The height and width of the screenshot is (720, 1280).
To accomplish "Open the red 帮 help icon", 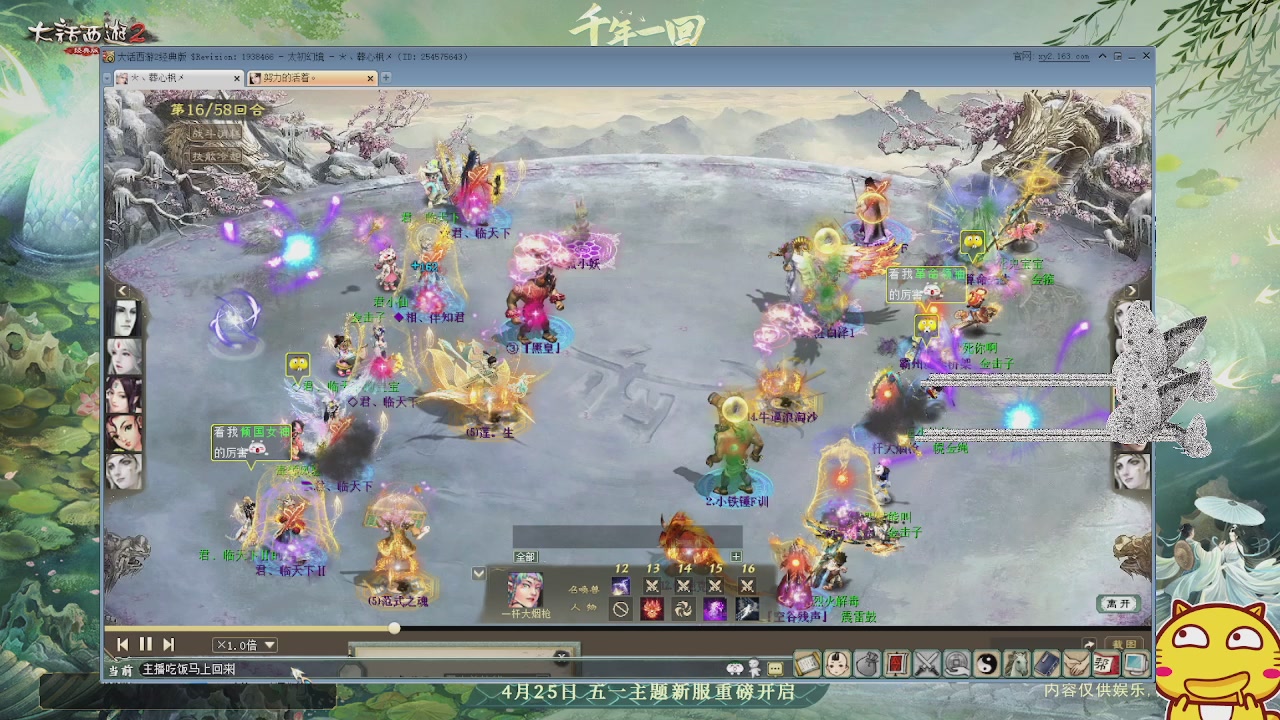I will coord(1107,663).
